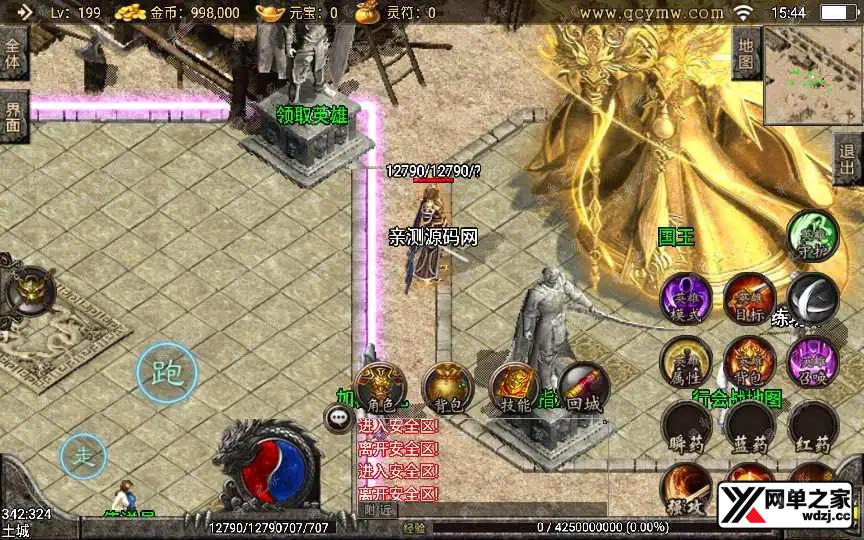Tap the 英雄目标 hero target button
Image resolution: width=864 pixels, height=540 pixels.
point(749,298)
